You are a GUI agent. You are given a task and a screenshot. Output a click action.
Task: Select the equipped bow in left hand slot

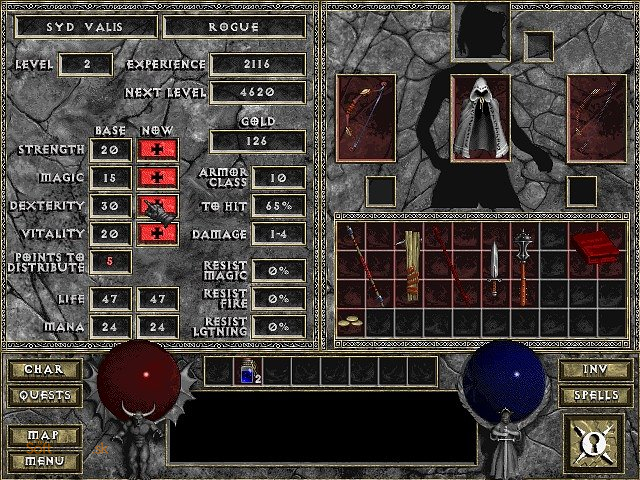pyautogui.click(x=365, y=117)
